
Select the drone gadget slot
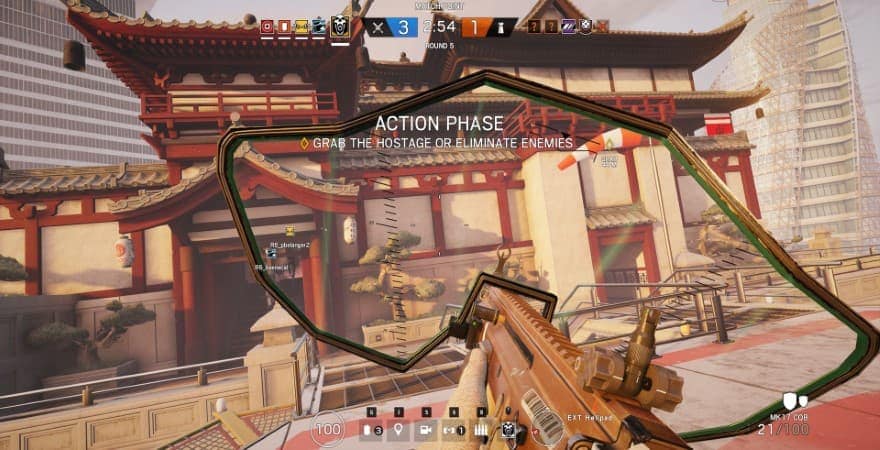(453, 431)
